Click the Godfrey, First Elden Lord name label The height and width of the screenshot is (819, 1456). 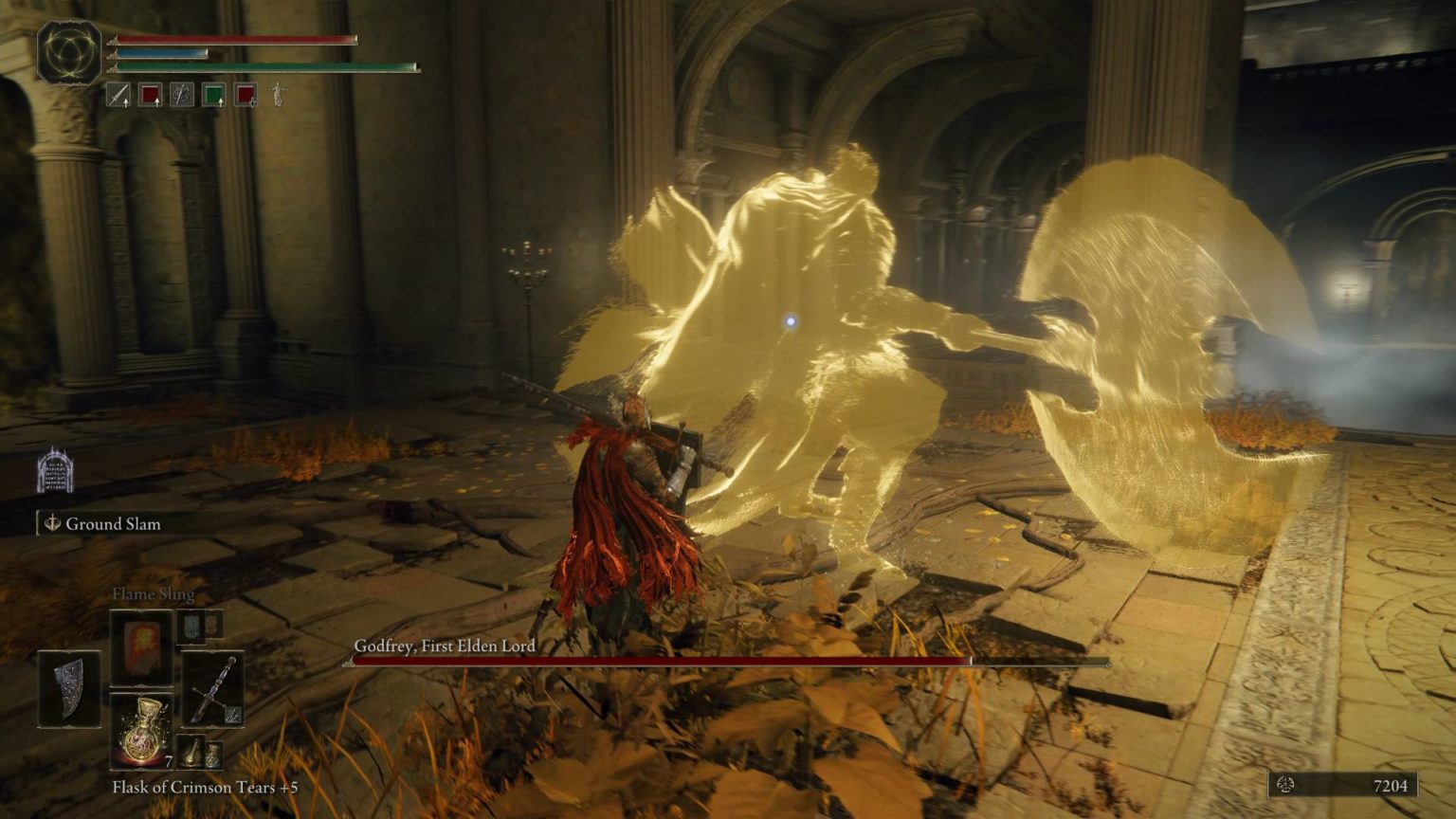(x=446, y=644)
